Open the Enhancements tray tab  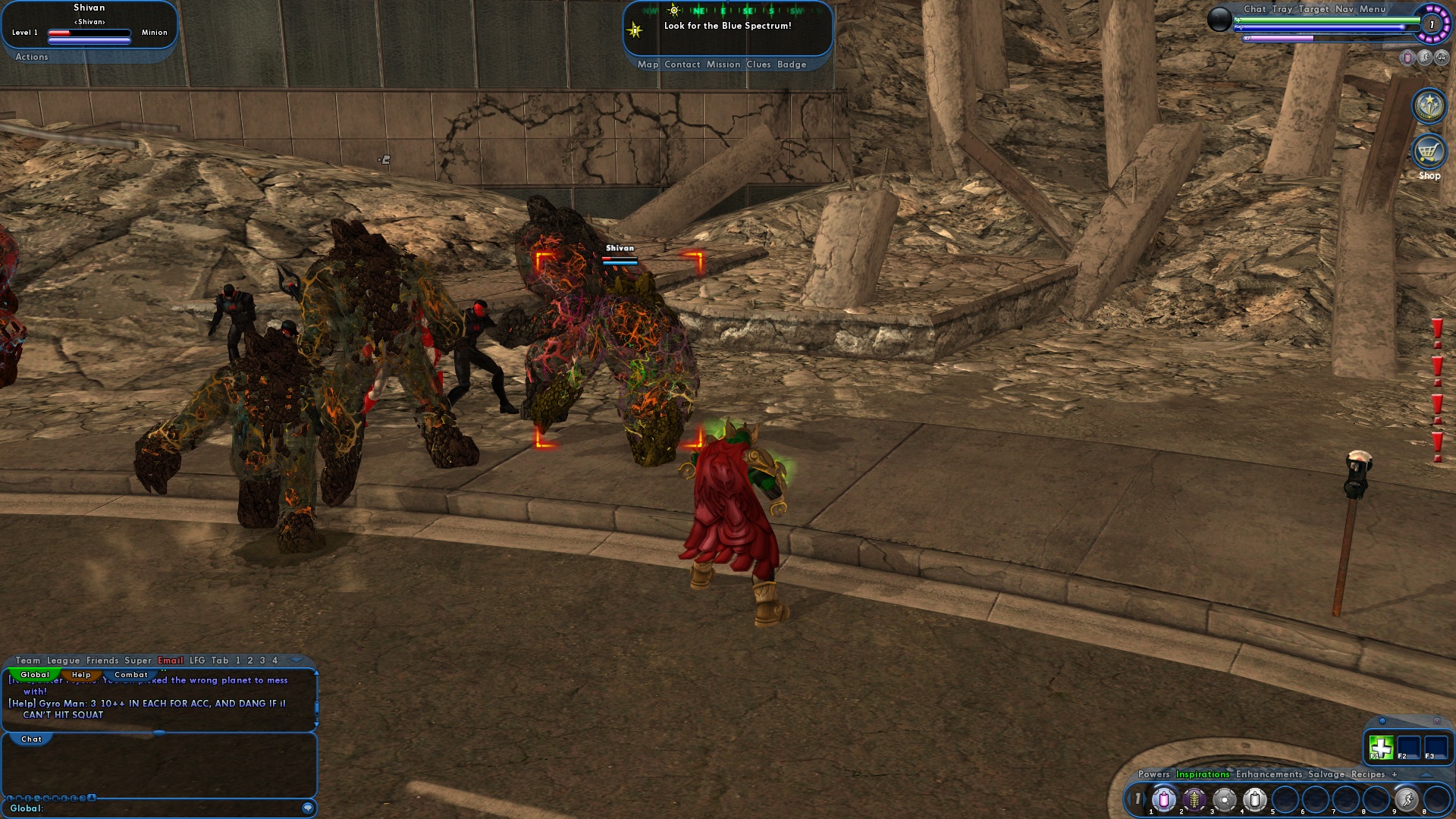(x=1269, y=774)
